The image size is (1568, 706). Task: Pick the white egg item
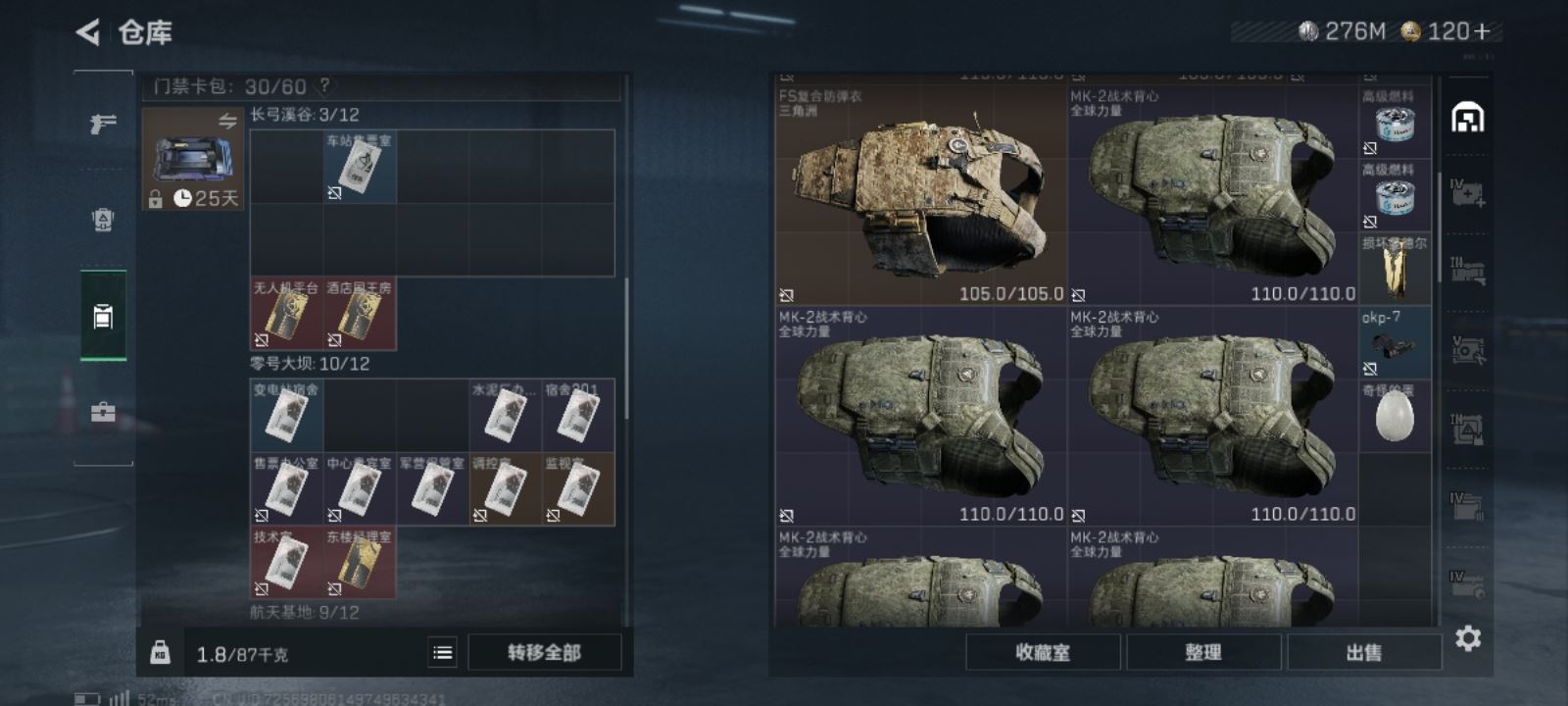1394,418
